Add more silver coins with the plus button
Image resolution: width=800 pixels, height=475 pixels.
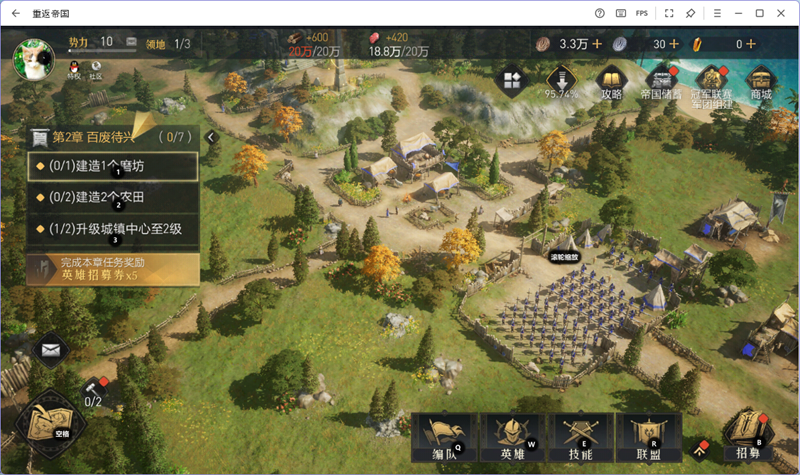[673, 44]
